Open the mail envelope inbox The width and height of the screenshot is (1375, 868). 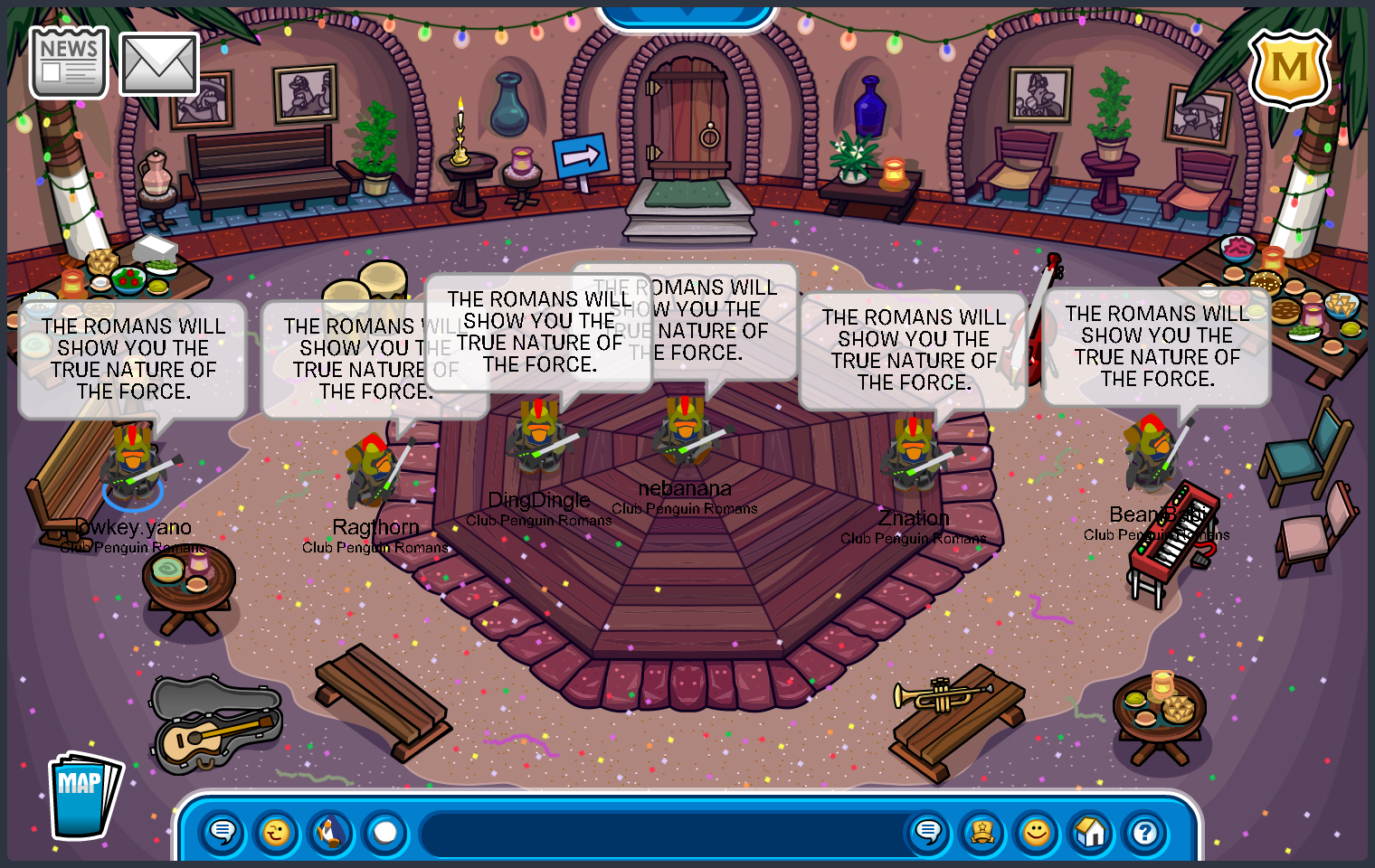(x=159, y=64)
